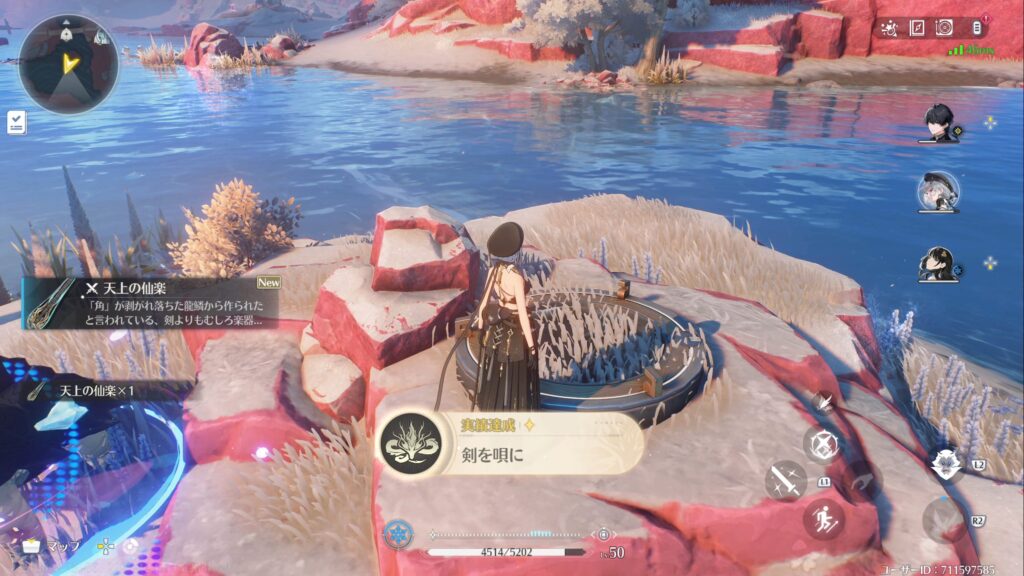Open the quest checklist icon below the minimap
Viewport: 1024px width, 576px height.
(x=17, y=122)
